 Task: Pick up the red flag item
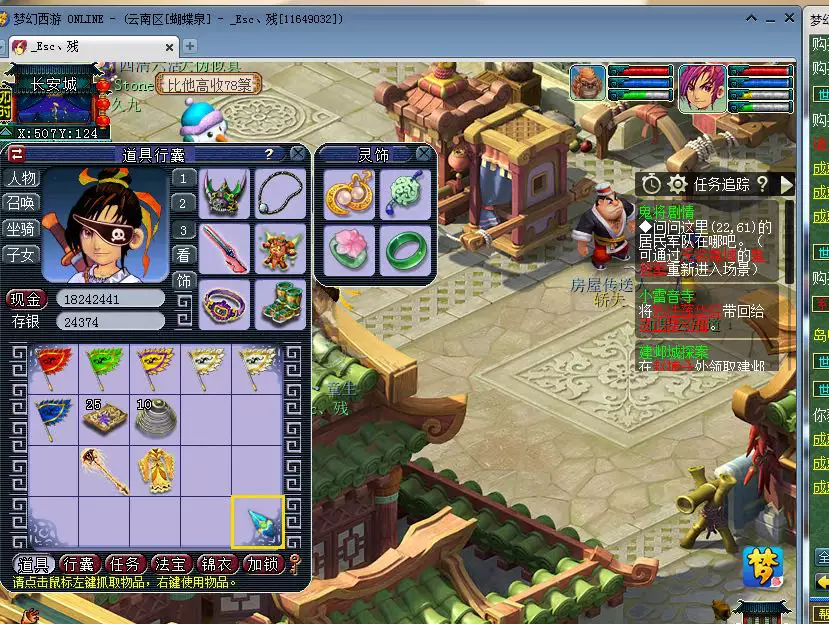[50, 367]
